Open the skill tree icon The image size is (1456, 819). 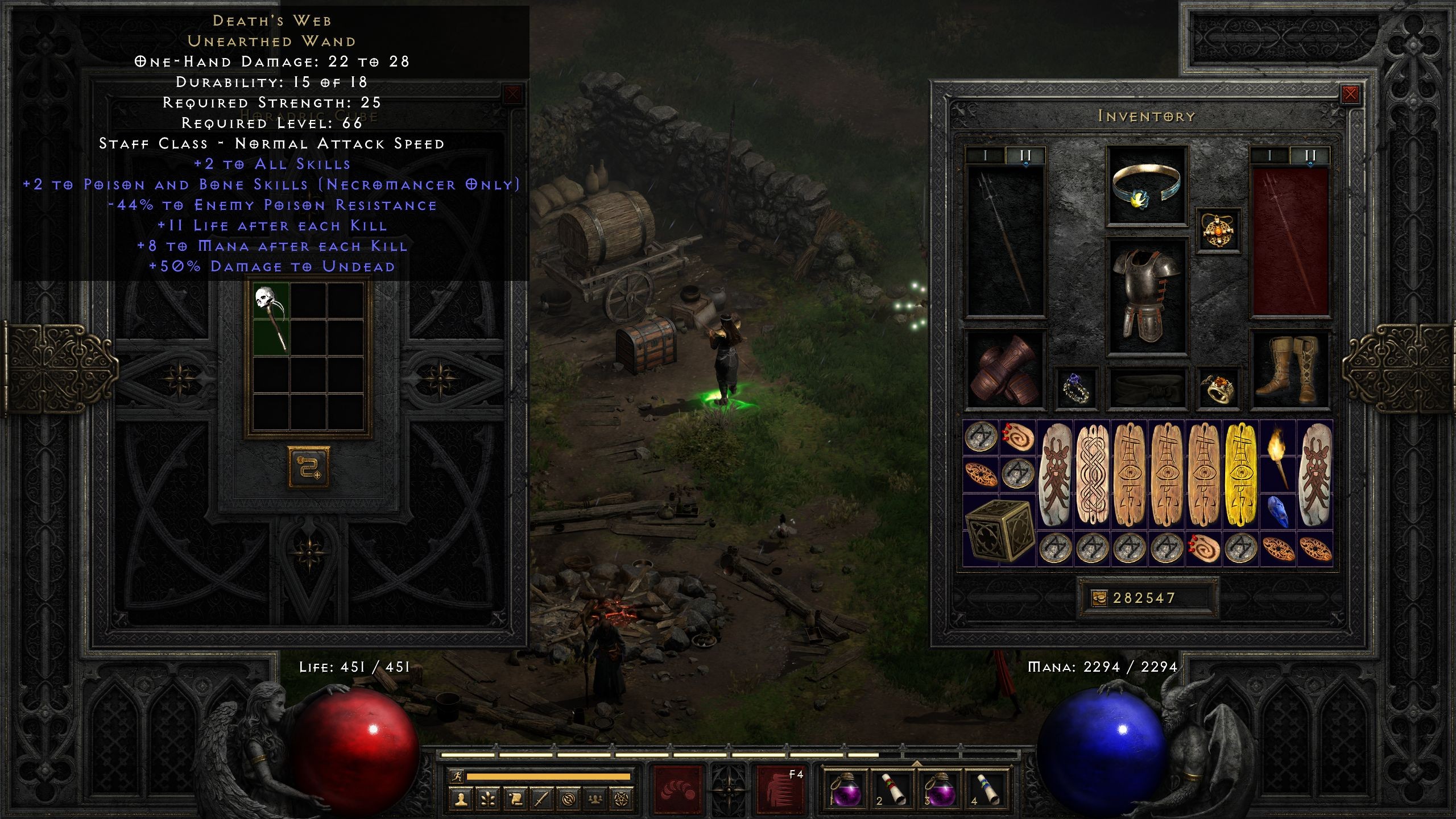[487, 799]
